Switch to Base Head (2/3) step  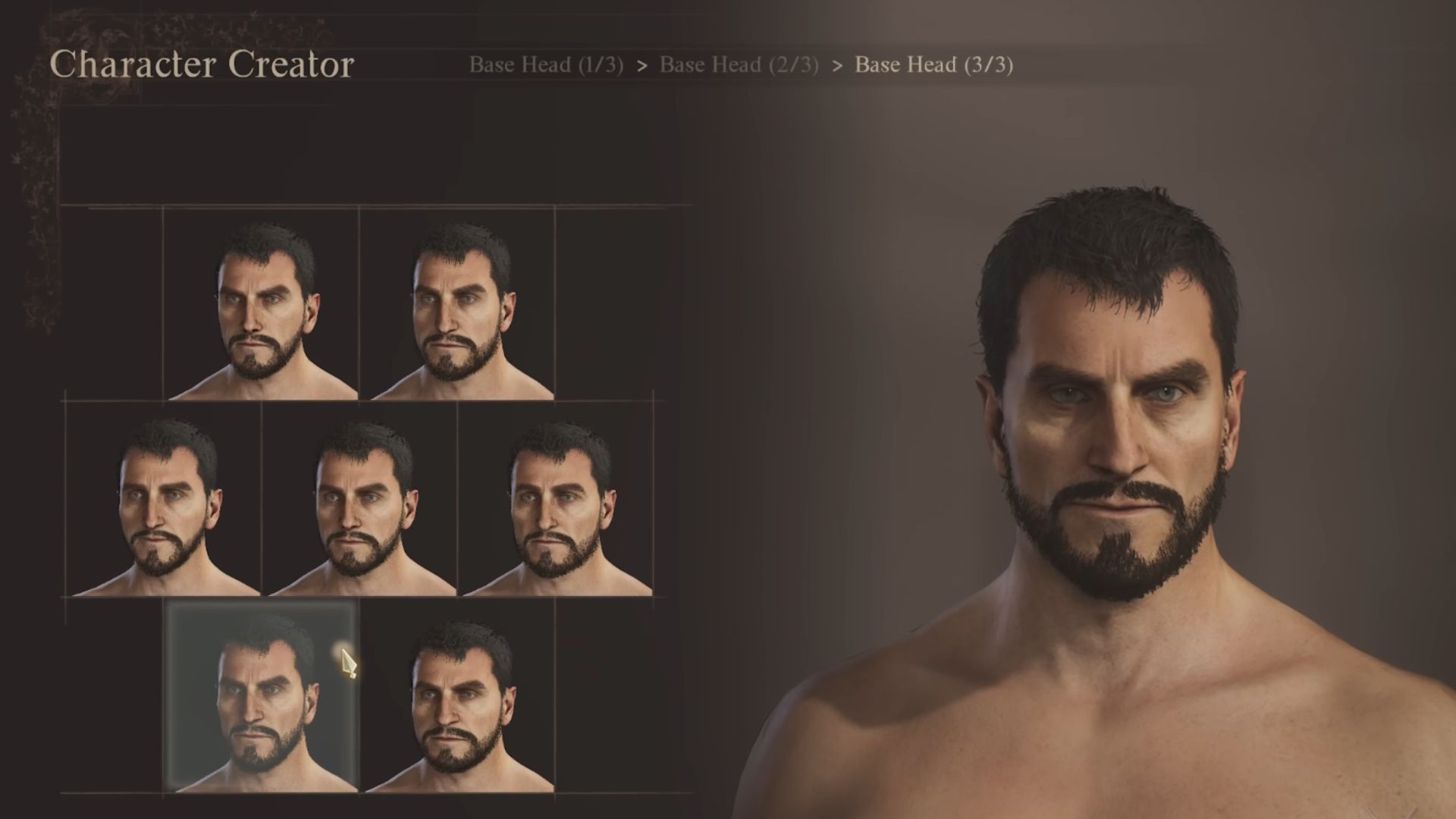point(739,65)
